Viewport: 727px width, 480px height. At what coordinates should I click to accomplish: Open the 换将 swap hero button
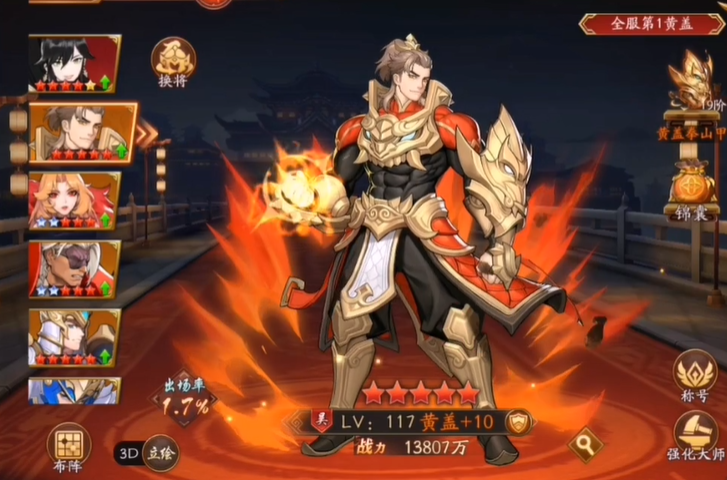[172, 61]
